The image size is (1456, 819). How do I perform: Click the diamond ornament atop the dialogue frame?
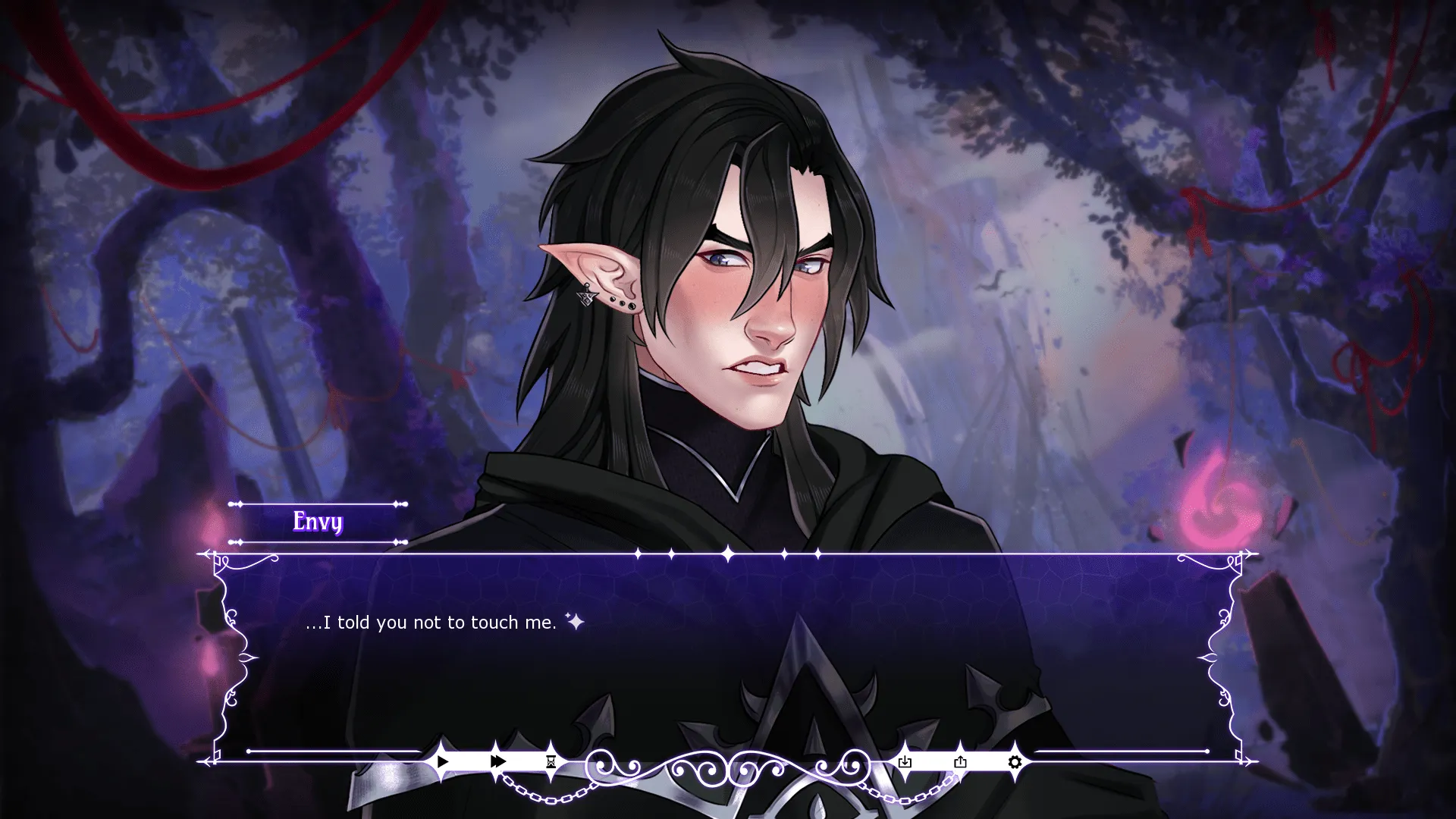click(728, 552)
